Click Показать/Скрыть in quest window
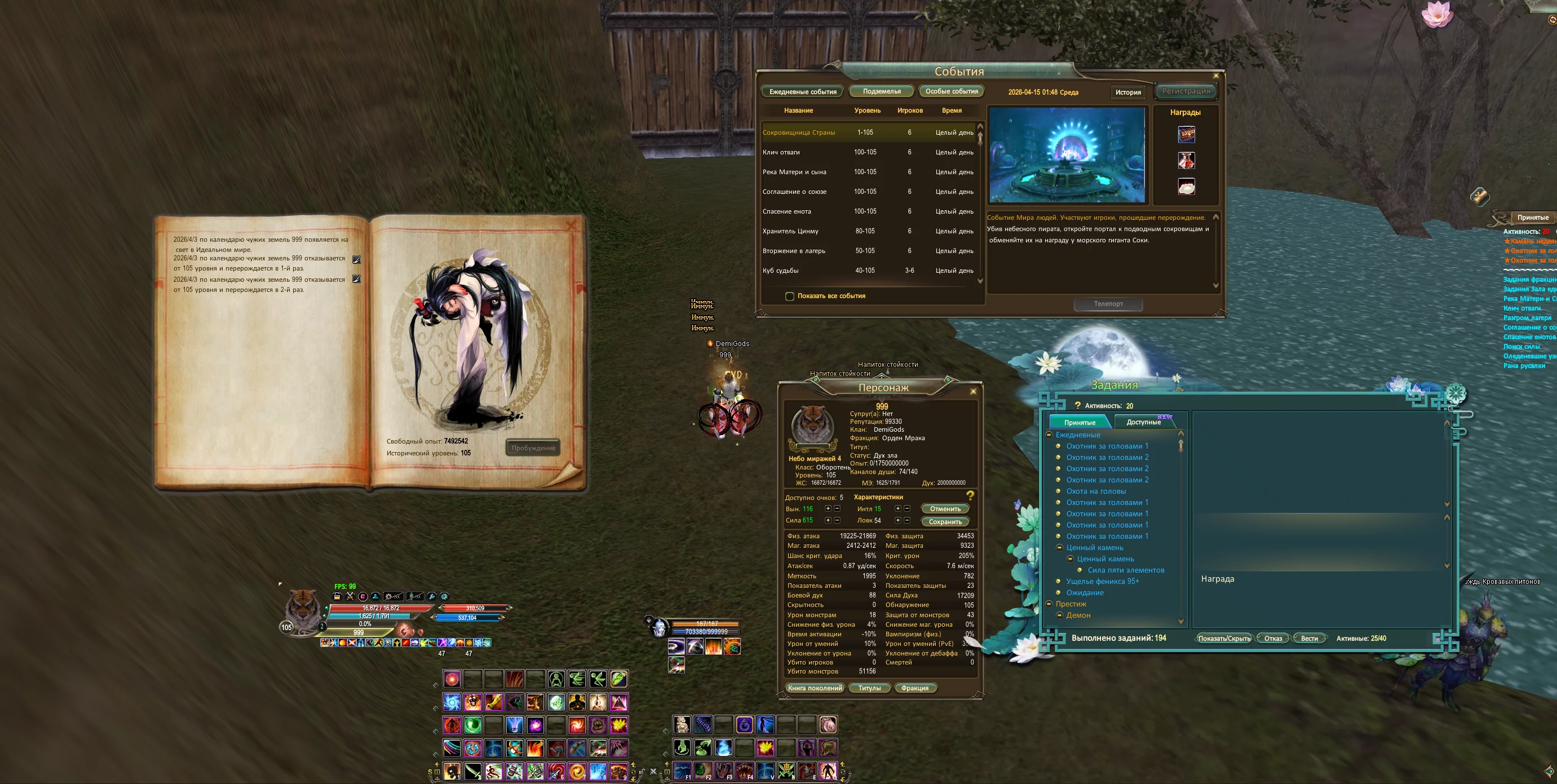This screenshot has width=1557, height=784. pyautogui.click(x=1224, y=639)
